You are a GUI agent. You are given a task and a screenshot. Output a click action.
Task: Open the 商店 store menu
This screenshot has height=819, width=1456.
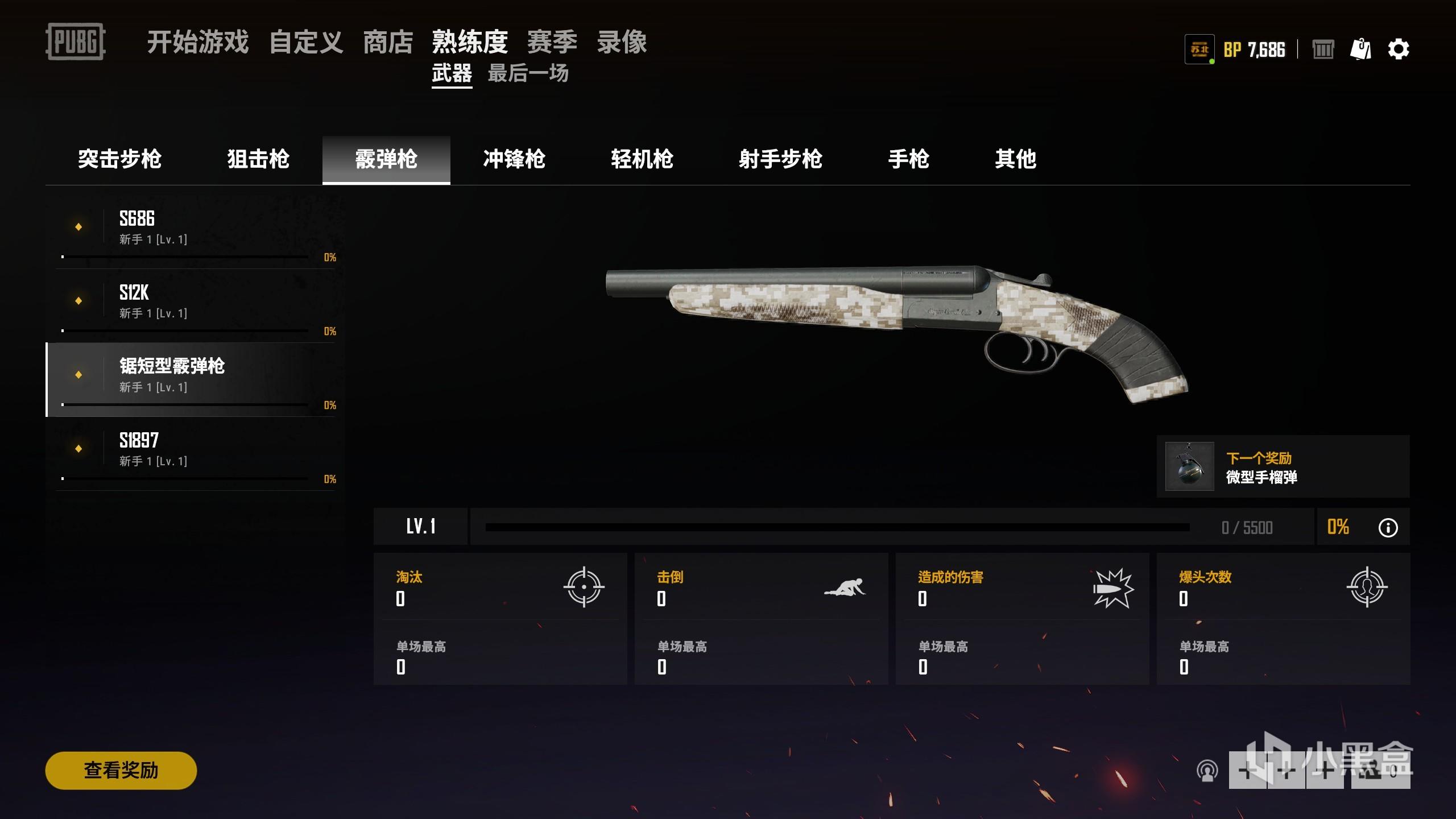[388, 42]
